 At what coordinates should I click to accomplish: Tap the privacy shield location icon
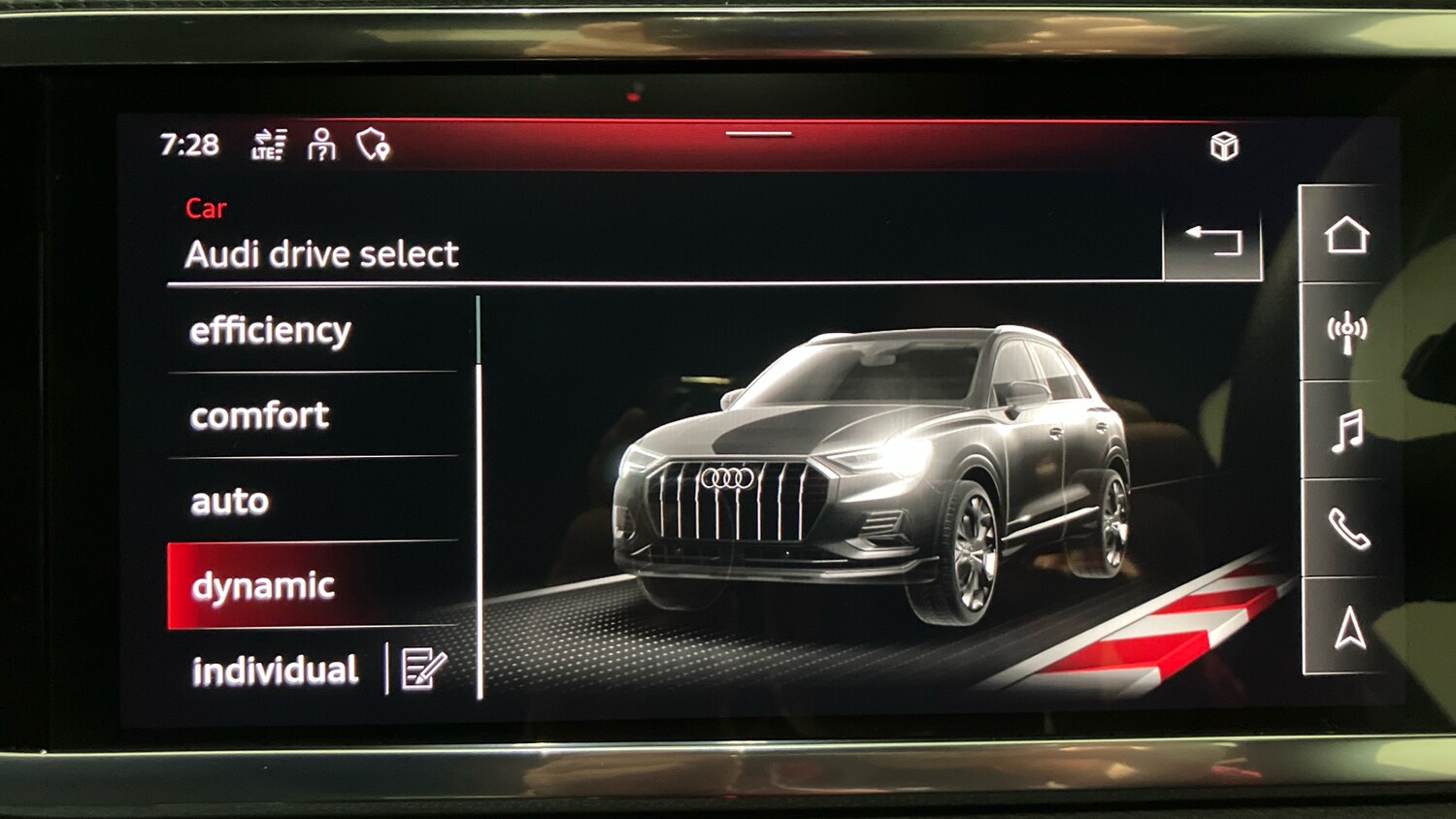(373, 147)
